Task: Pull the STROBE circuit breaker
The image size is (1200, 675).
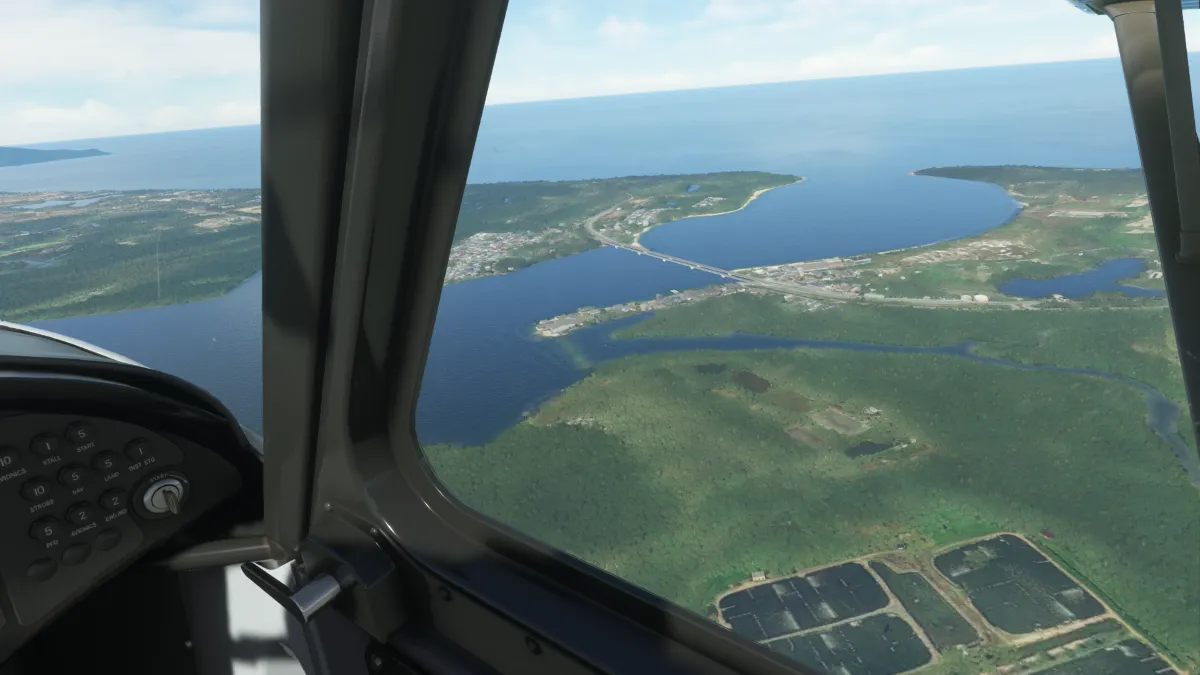Action: 37,490
